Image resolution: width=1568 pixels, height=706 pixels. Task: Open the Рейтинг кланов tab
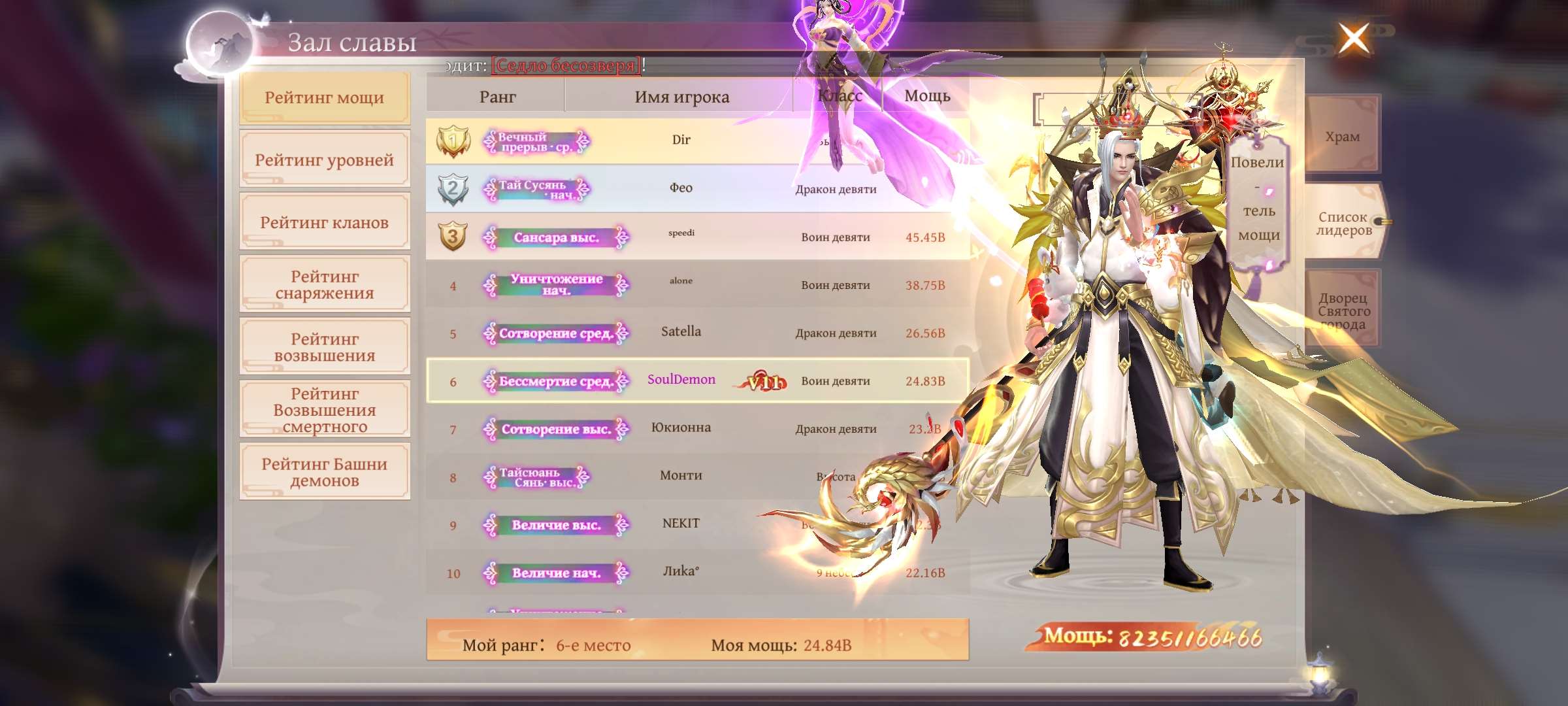click(x=324, y=223)
